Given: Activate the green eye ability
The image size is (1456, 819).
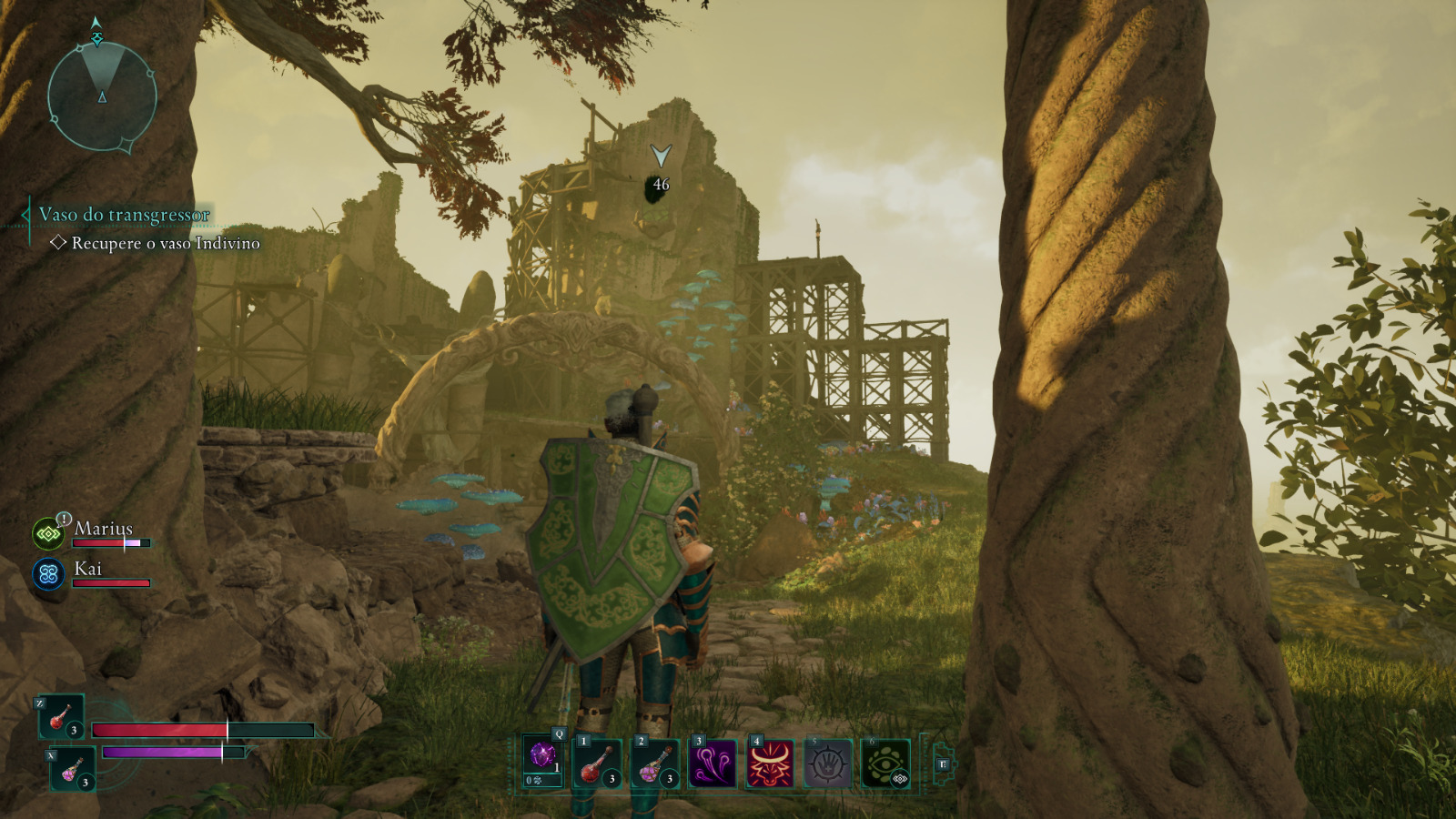Looking at the screenshot, I should 885,763.
